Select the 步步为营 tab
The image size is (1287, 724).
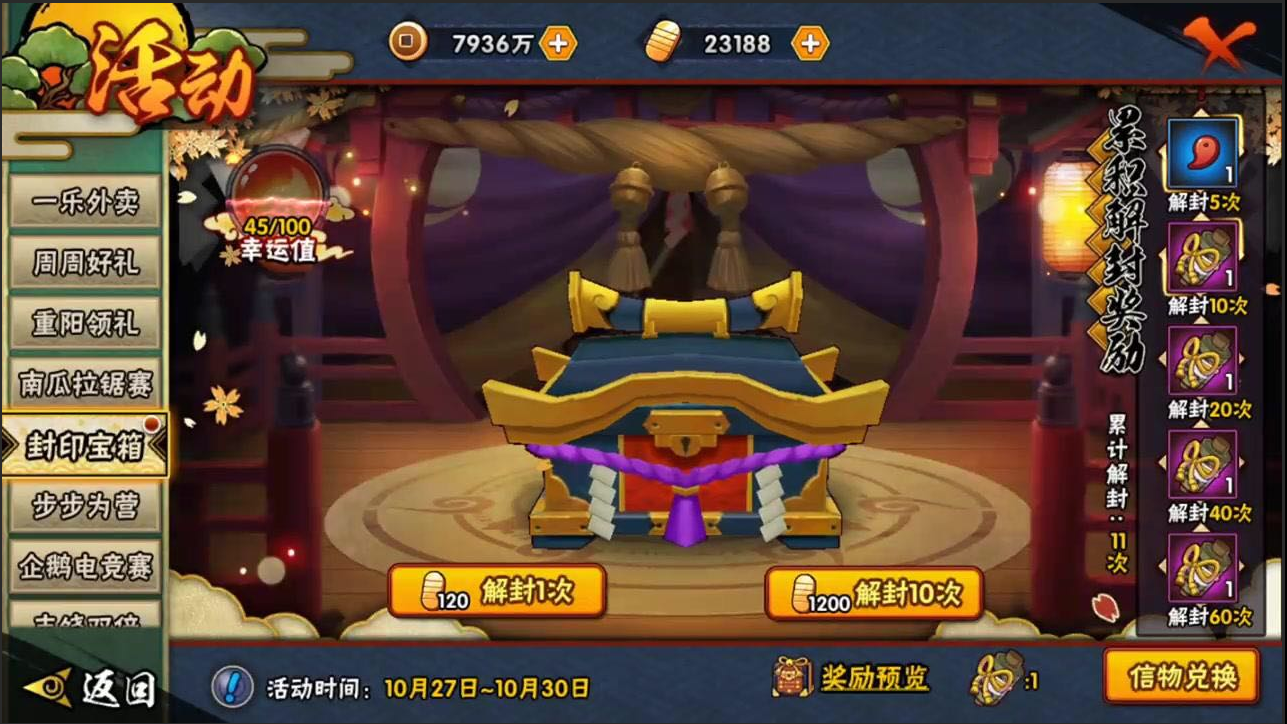(83, 507)
